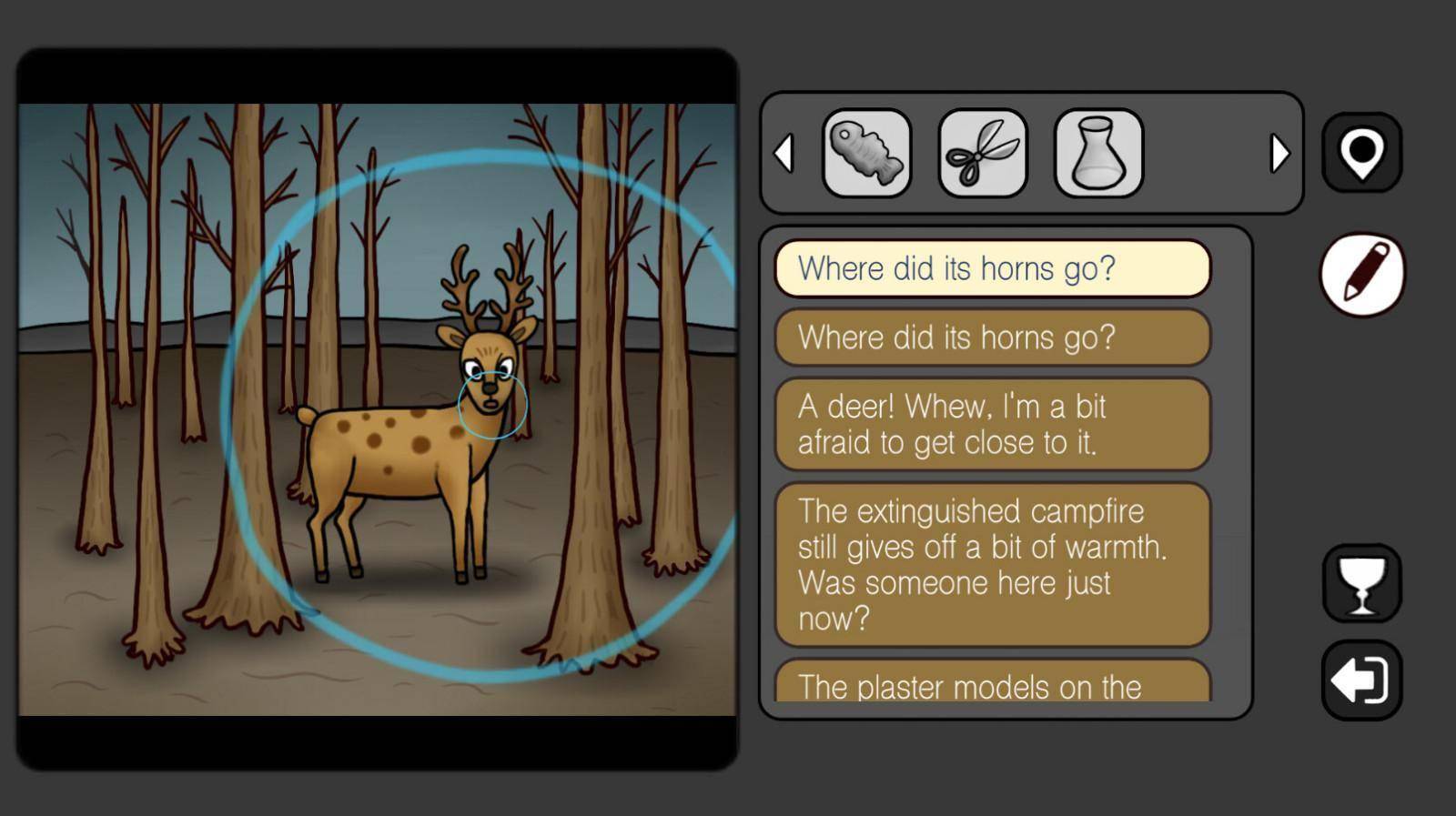Show previous inventory items with left arrow
The width and height of the screenshot is (1456, 816).
(784, 153)
